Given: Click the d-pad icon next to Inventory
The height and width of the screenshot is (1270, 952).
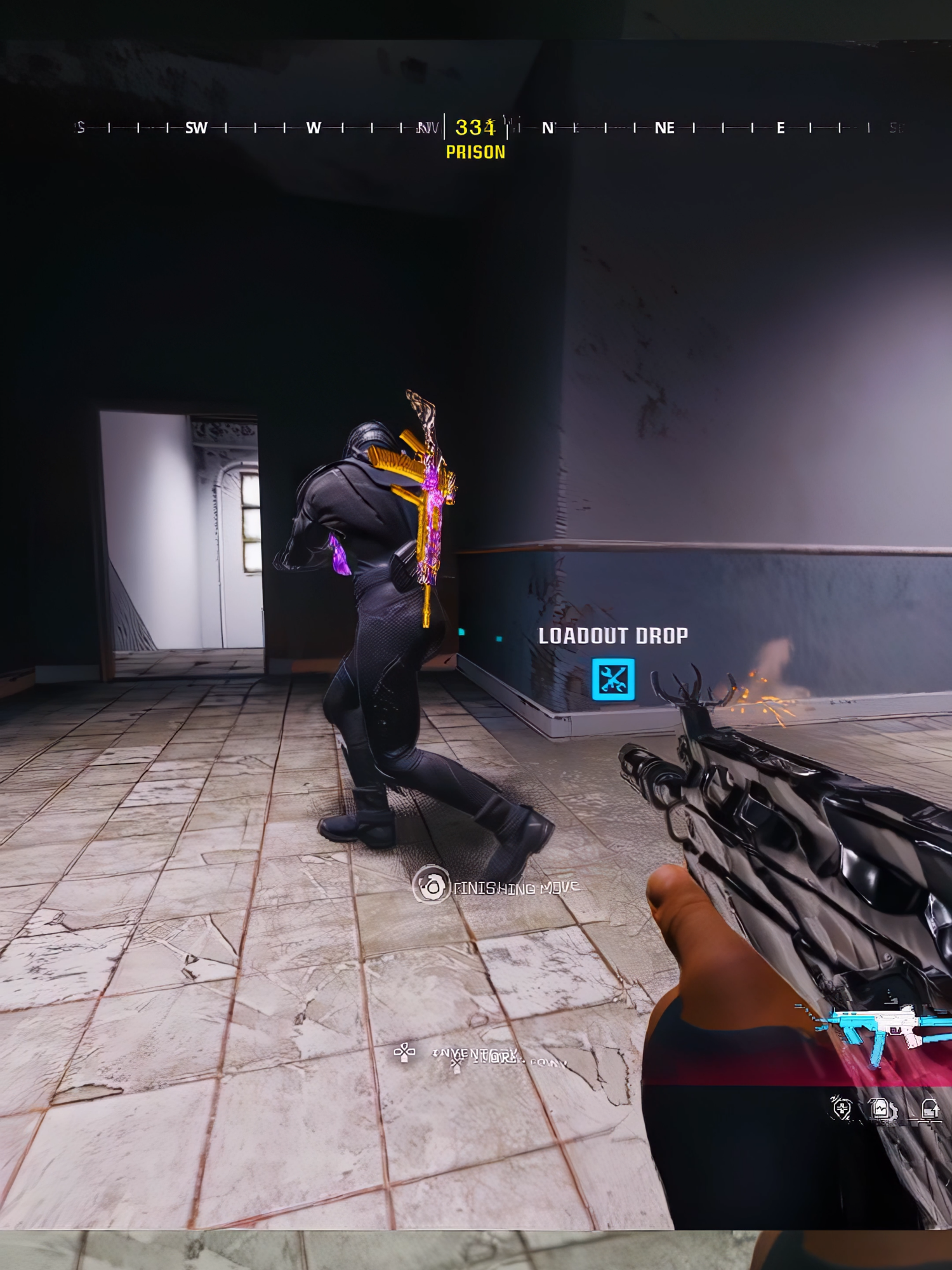Looking at the screenshot, I should pos(405,1052).
